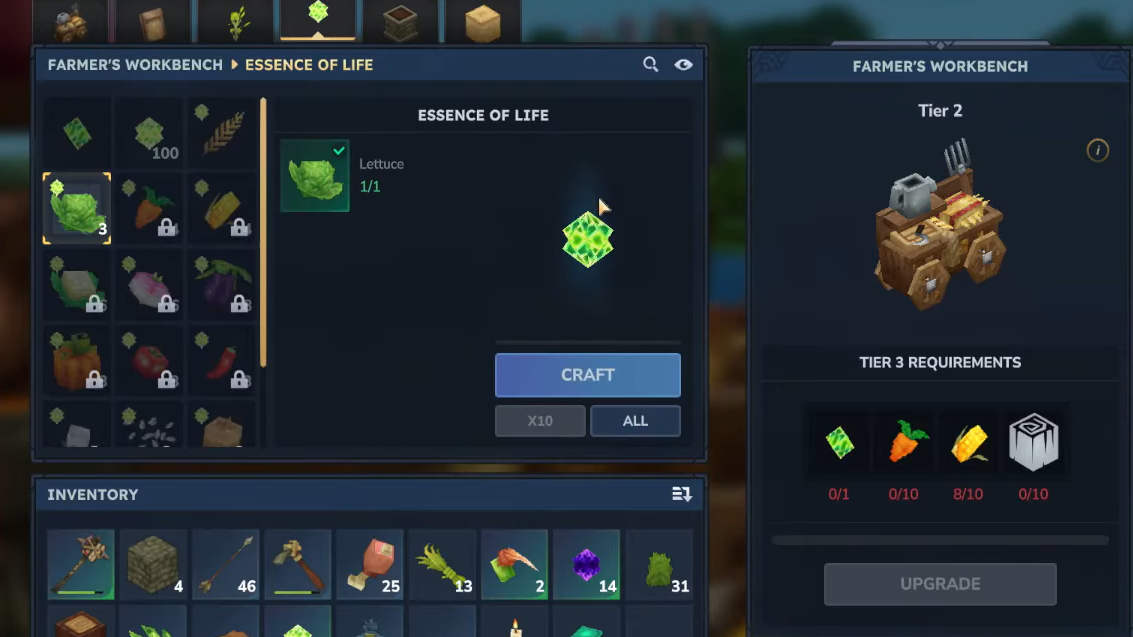Upgrade the Farmer's Workbench

(940, 584)
